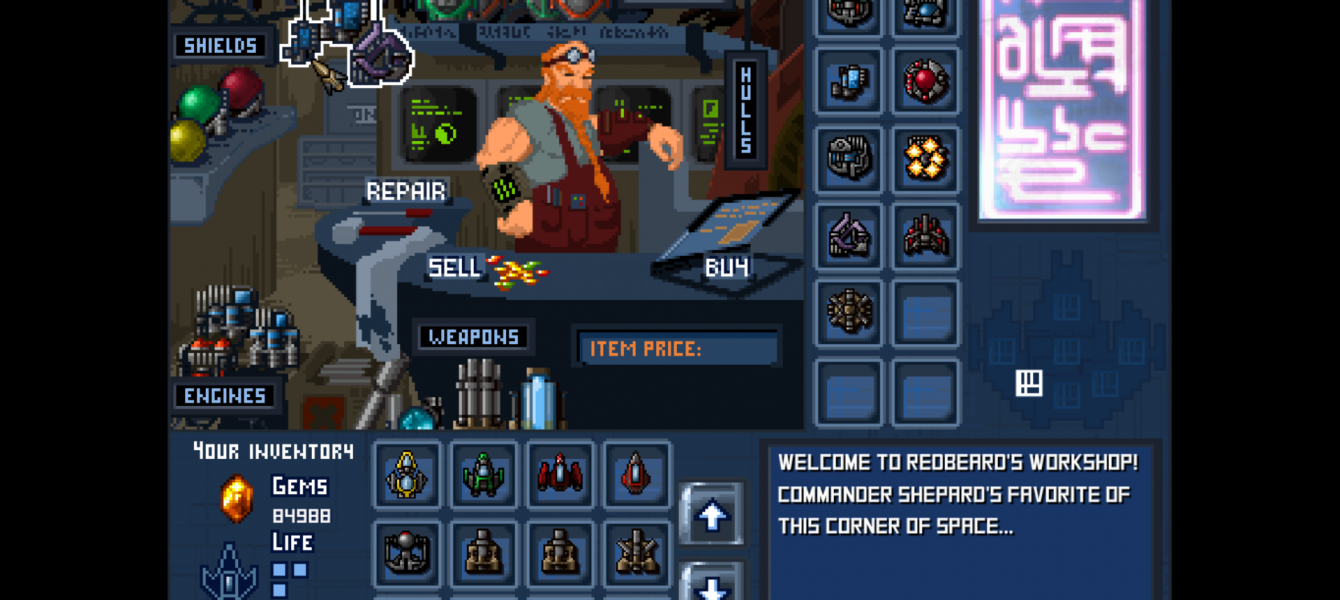The image size is (1340, 600).
Task: Open the Shields category
Action: click(x=220, y=46)
